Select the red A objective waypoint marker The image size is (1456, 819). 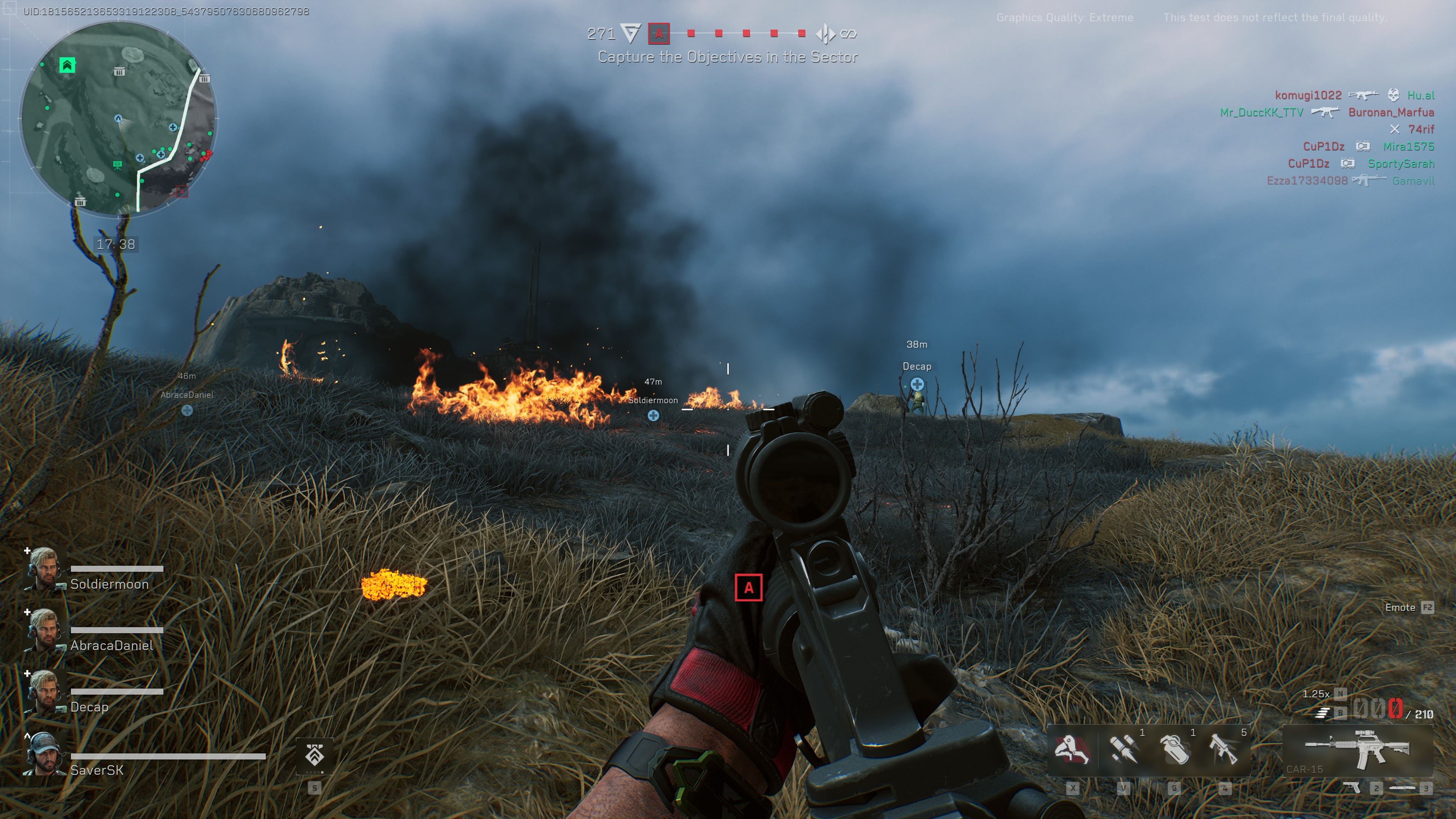coord(748,588)
